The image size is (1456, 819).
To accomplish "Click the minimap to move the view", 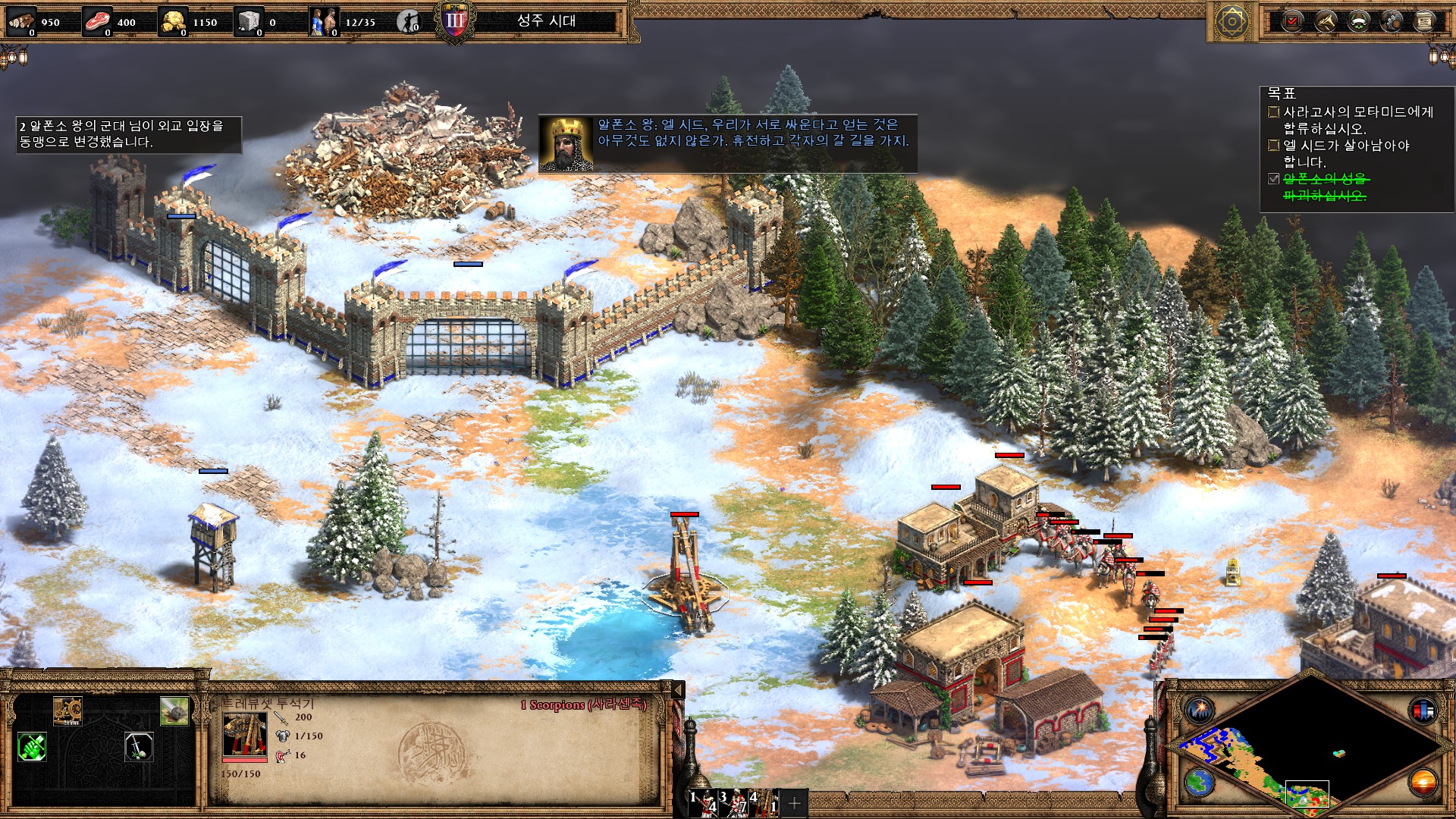I will (x=1306, y=747).
